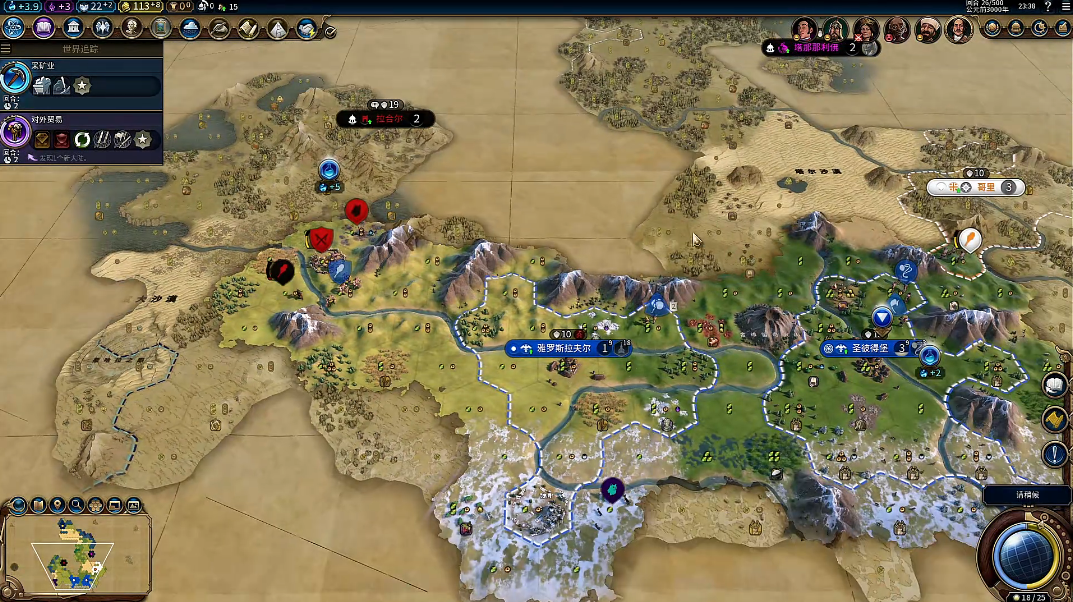The height and width of the screenshot is (602, 1073).
Task: Open the Great People portrait icon
Action: (132, 28)
